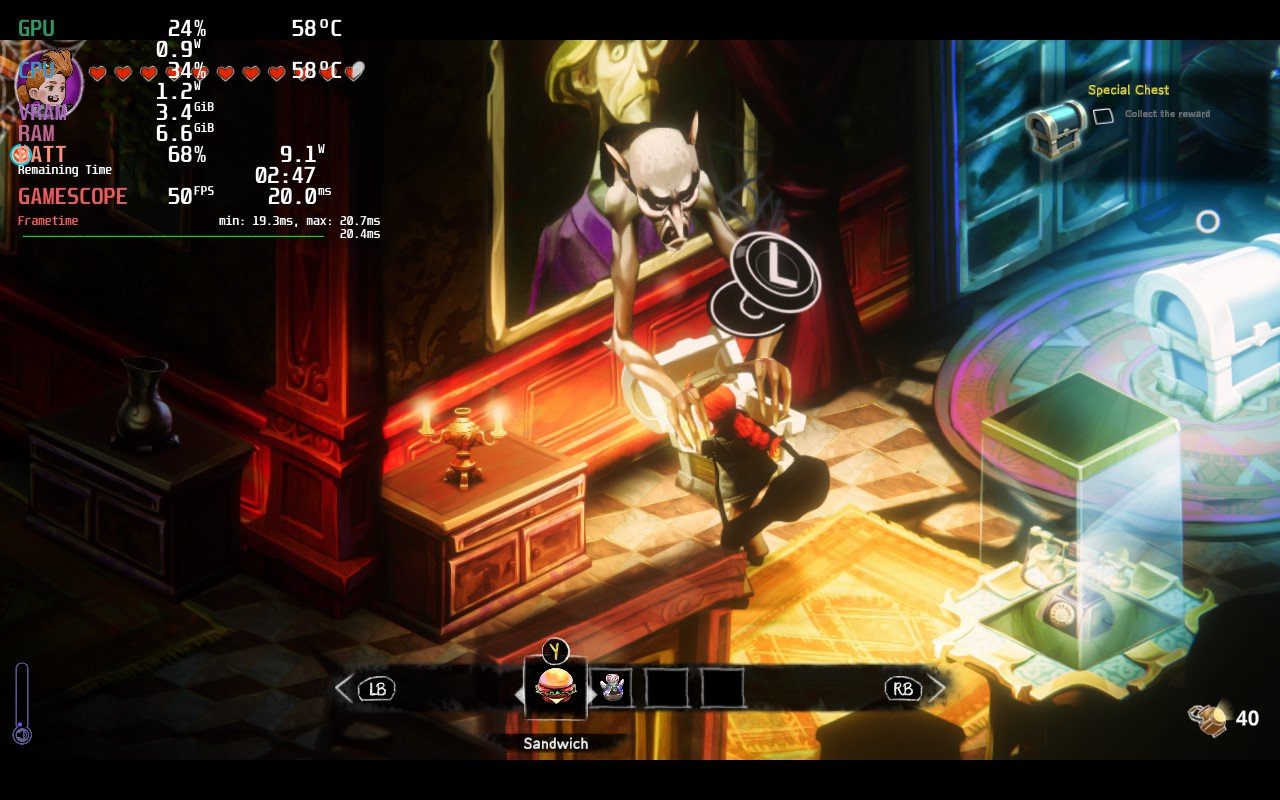Screen dimensions: 1280x800
Task: Click the hotbar's left scroll arrow
Action: coord(344,688)
